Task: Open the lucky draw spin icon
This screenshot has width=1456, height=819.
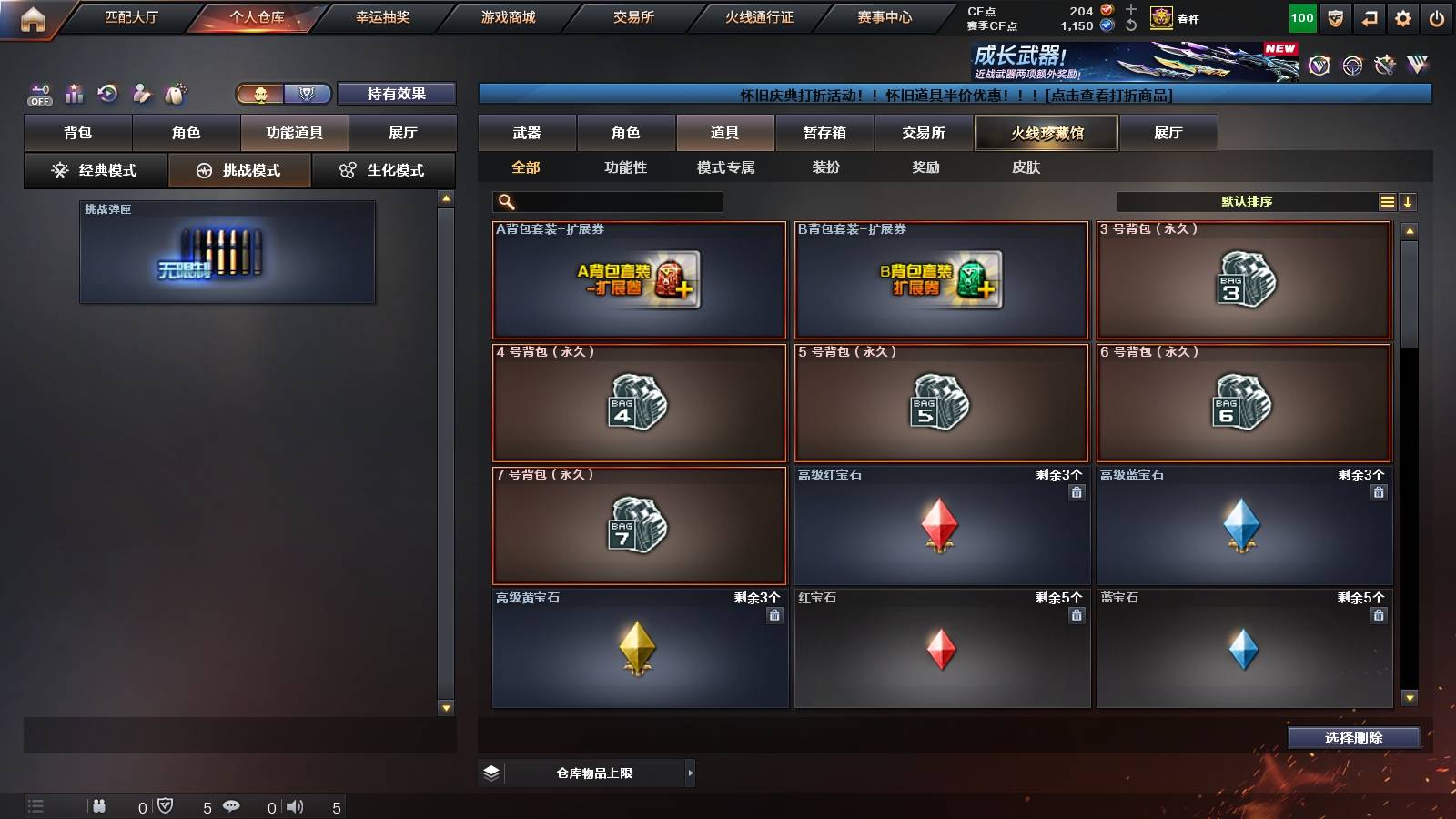Action: 107,93
